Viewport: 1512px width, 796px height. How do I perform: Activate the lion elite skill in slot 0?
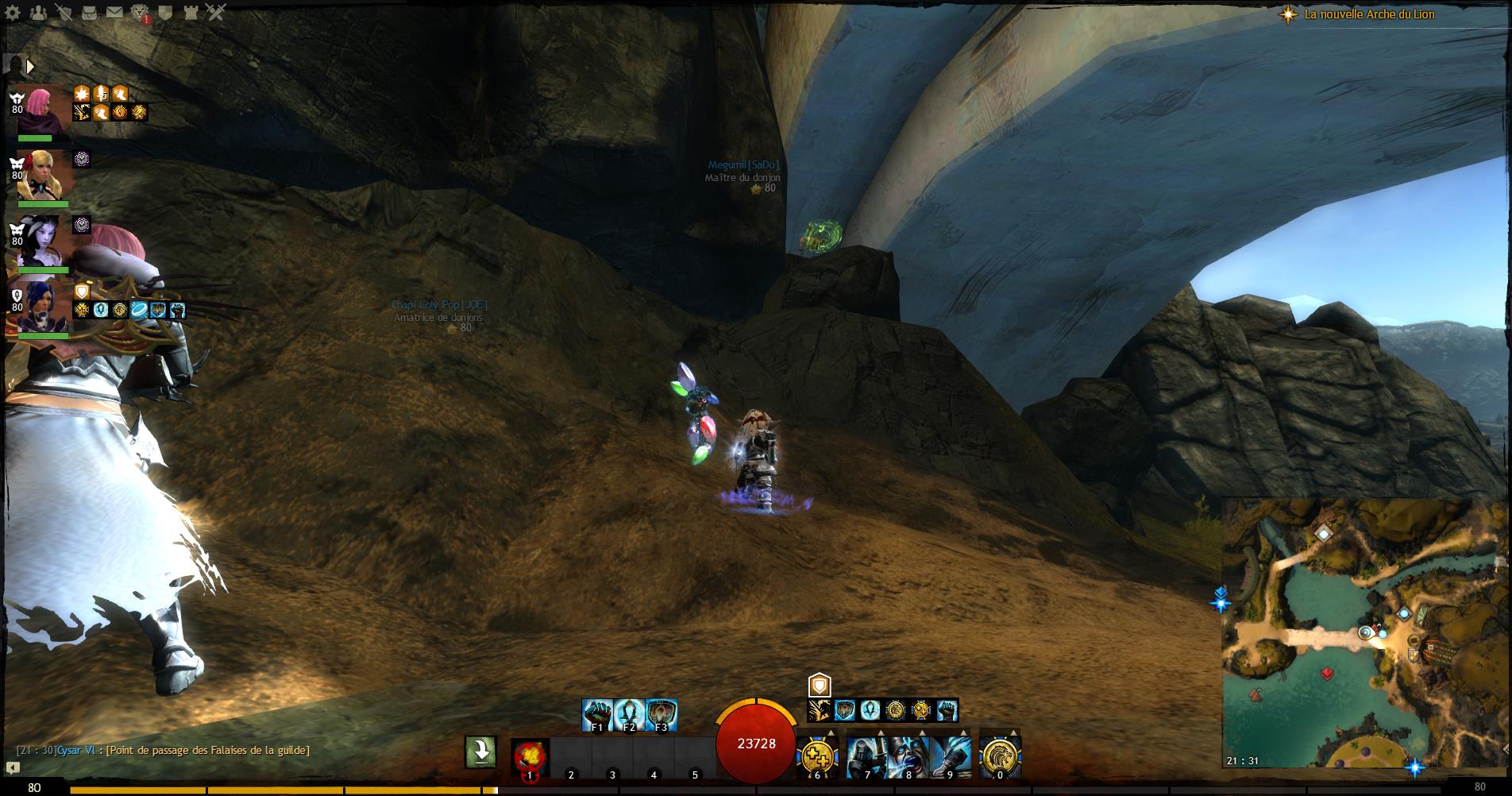click(1000, 755)
